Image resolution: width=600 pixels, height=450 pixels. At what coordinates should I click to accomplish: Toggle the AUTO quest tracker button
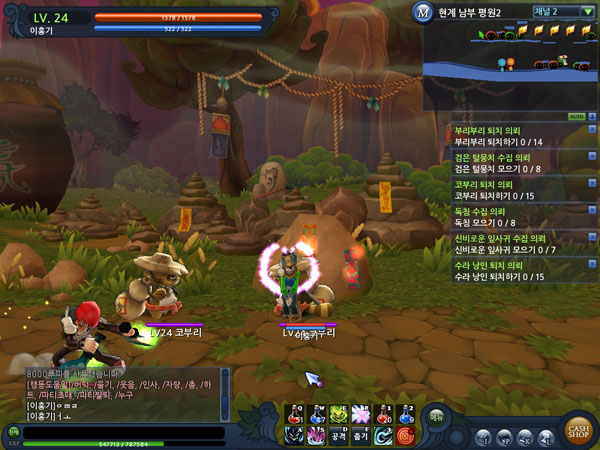575,117
